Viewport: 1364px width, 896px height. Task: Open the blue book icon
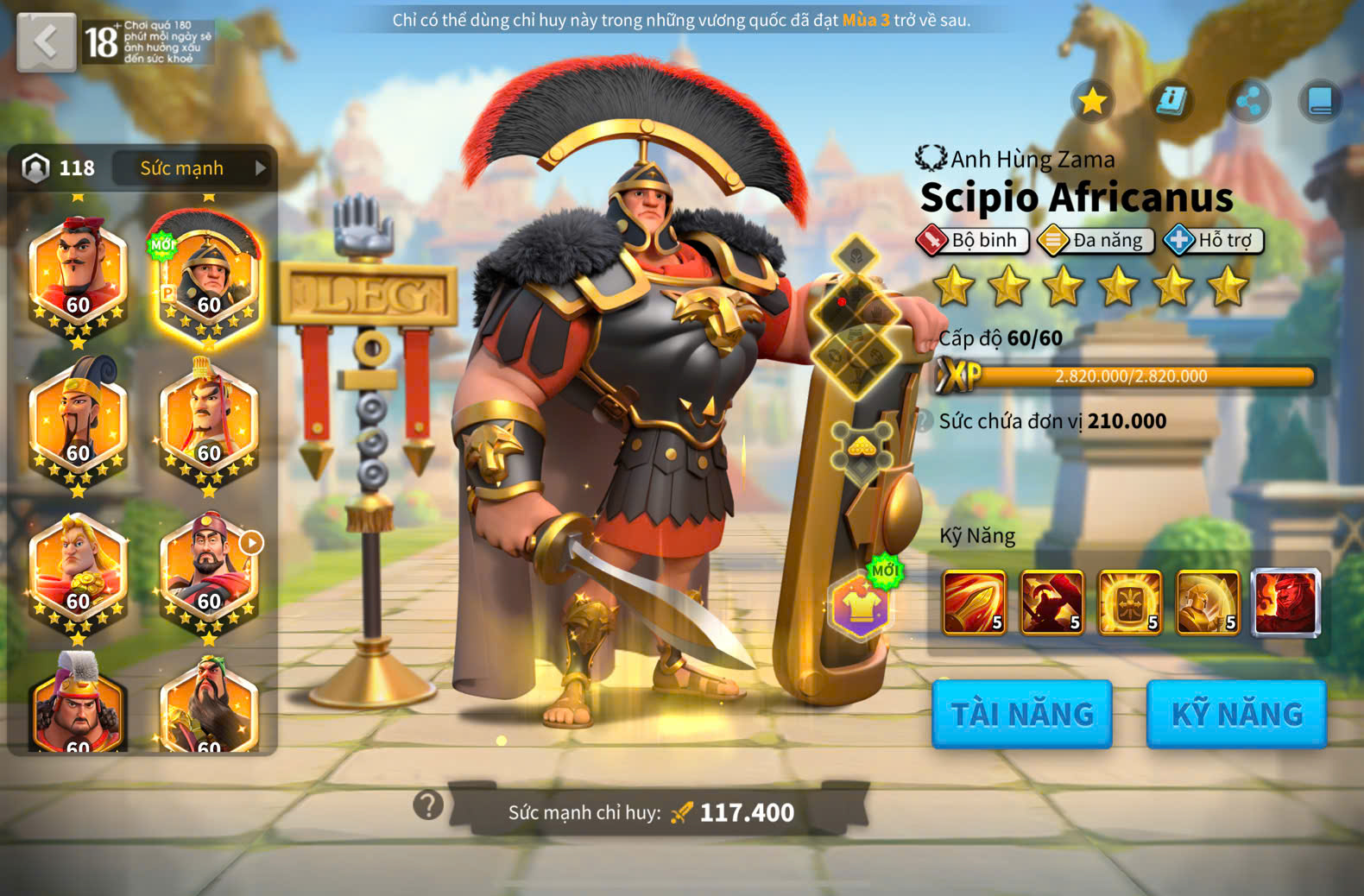pos(1320,102)
